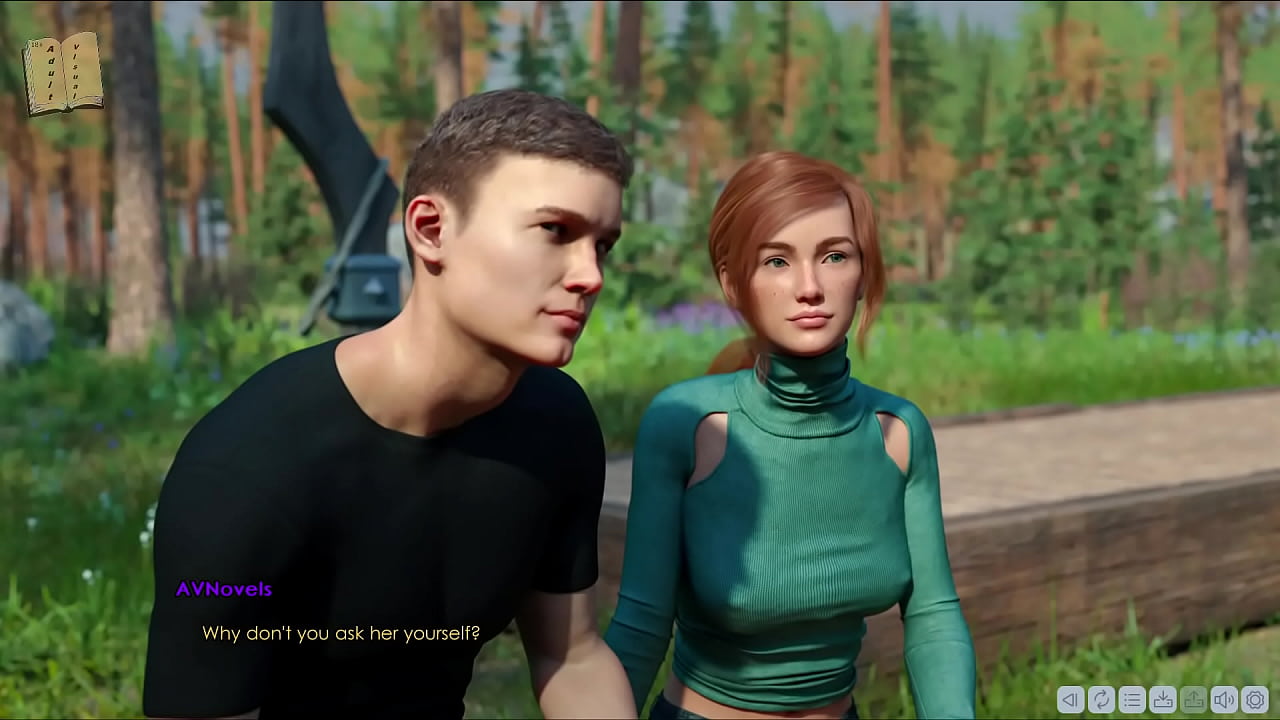Viewport: 1280px width, 720px height.
Task: Toggle auto-play with the circular arrows icon
Action: pos(1101,699)
